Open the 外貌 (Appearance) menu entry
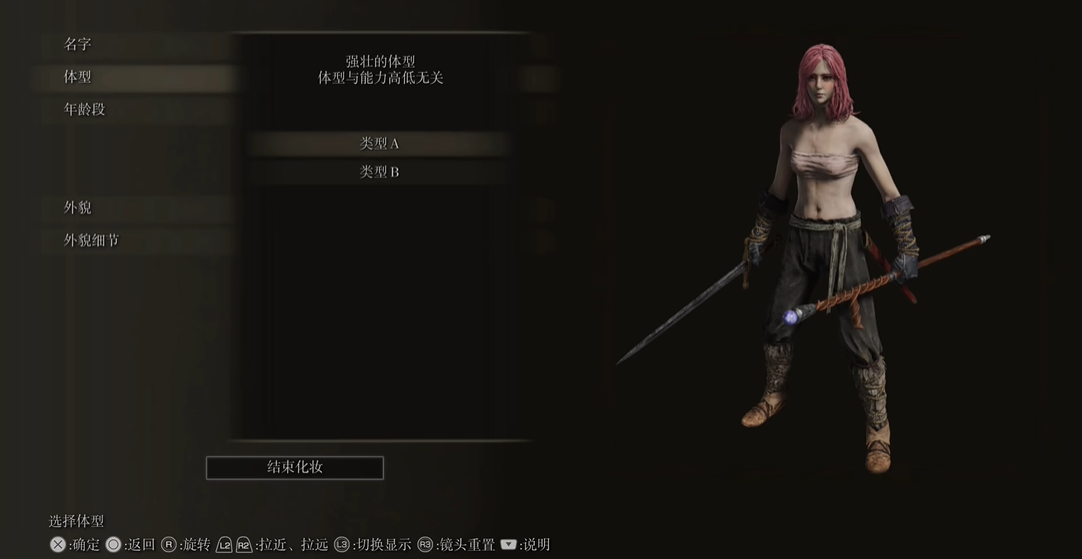This screenshot has width=1082, height=559. coord(78,208)
